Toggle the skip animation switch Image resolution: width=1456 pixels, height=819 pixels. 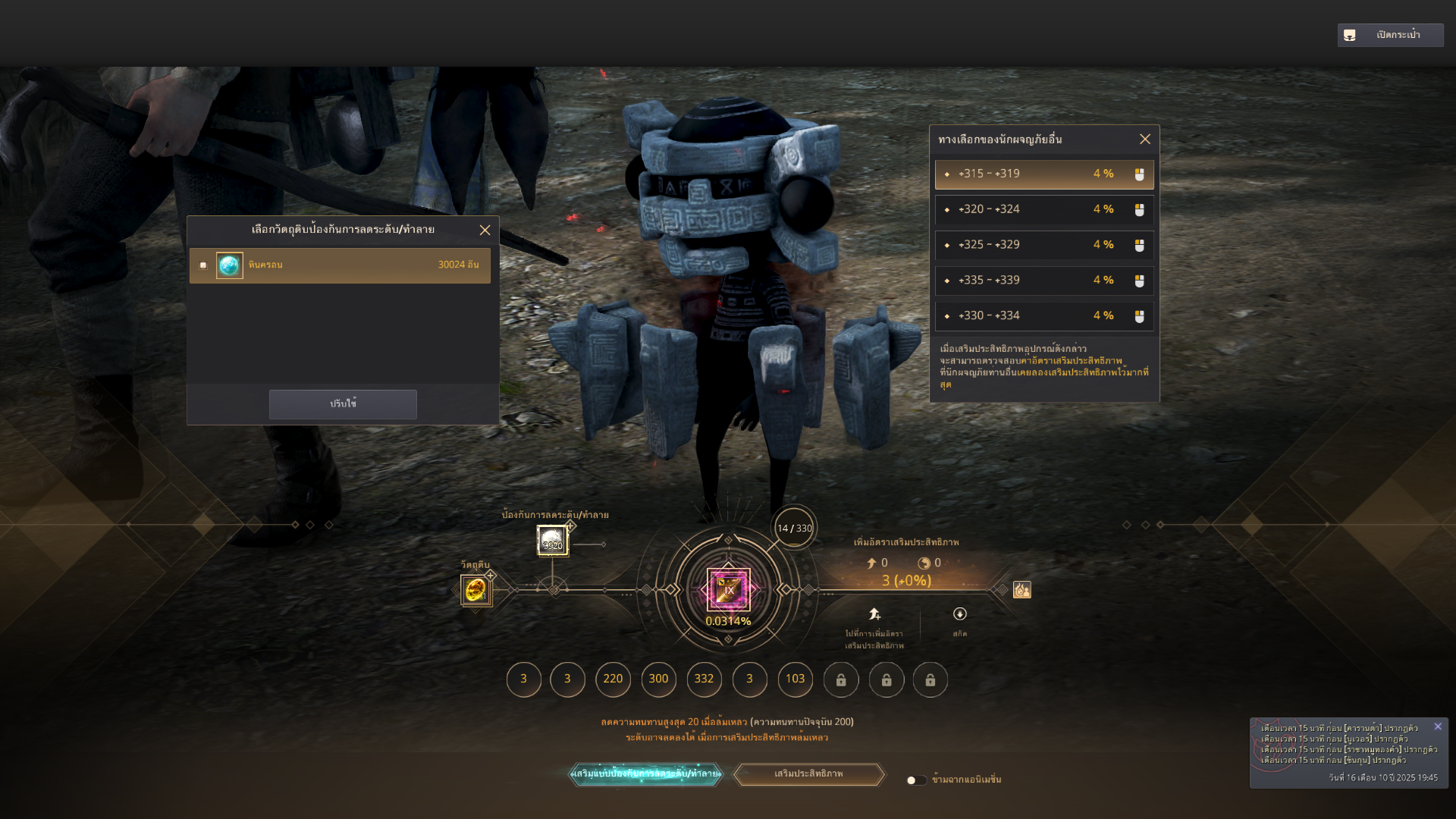(916, 780)
